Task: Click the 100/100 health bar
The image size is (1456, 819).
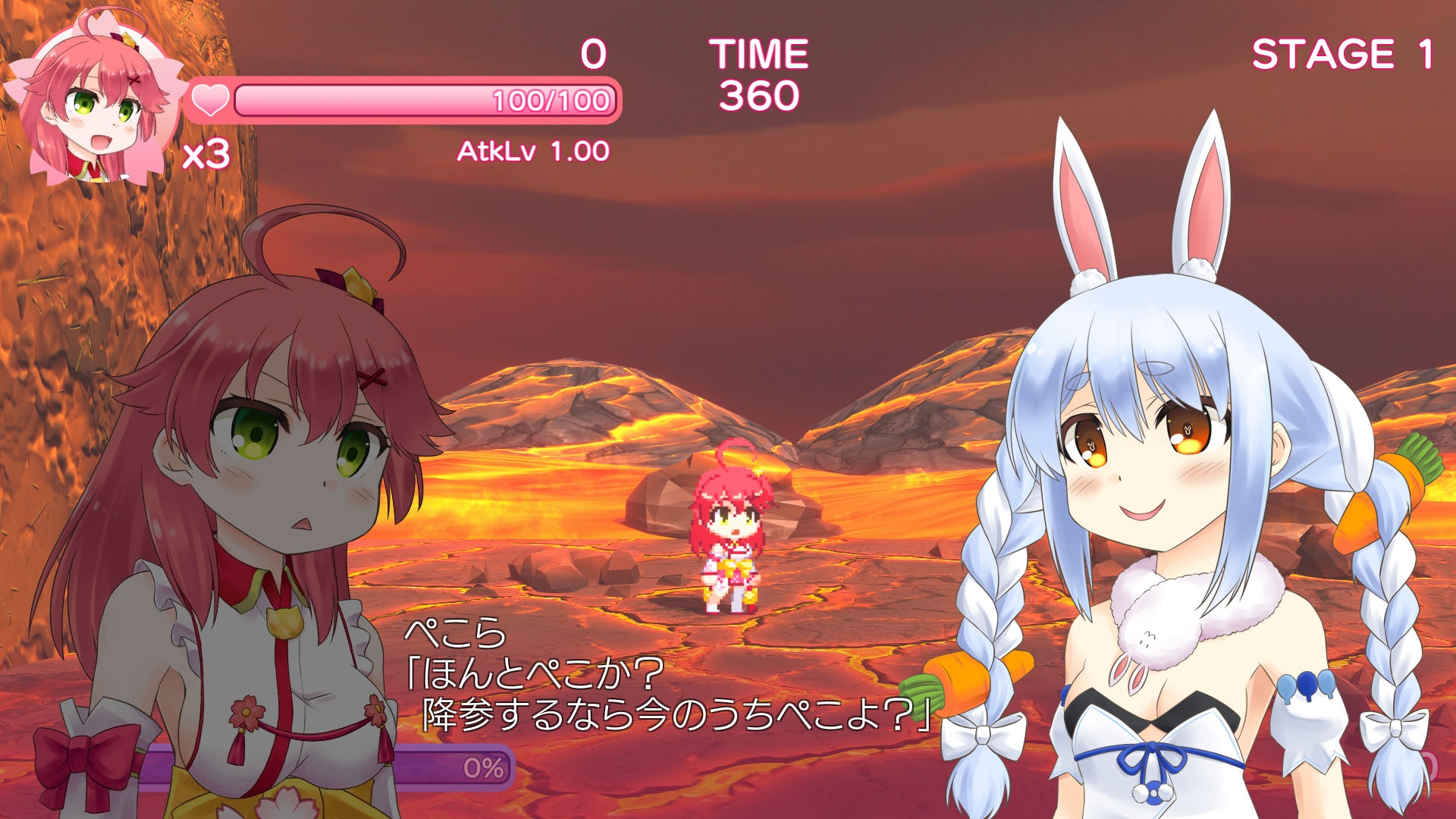Action: coord(425,99)
